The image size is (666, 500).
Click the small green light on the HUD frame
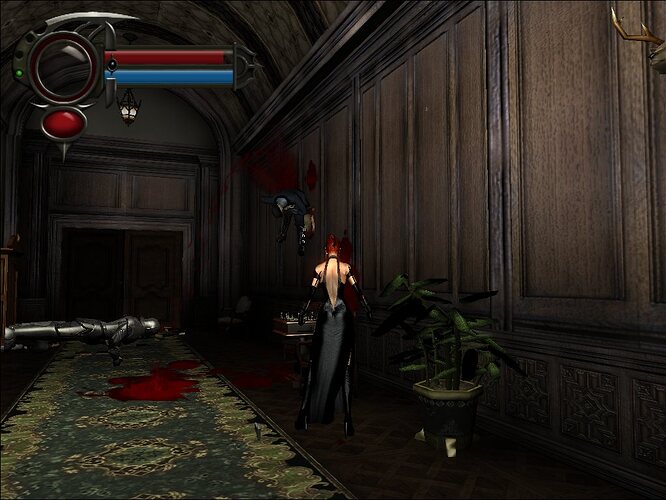(19, 72)
